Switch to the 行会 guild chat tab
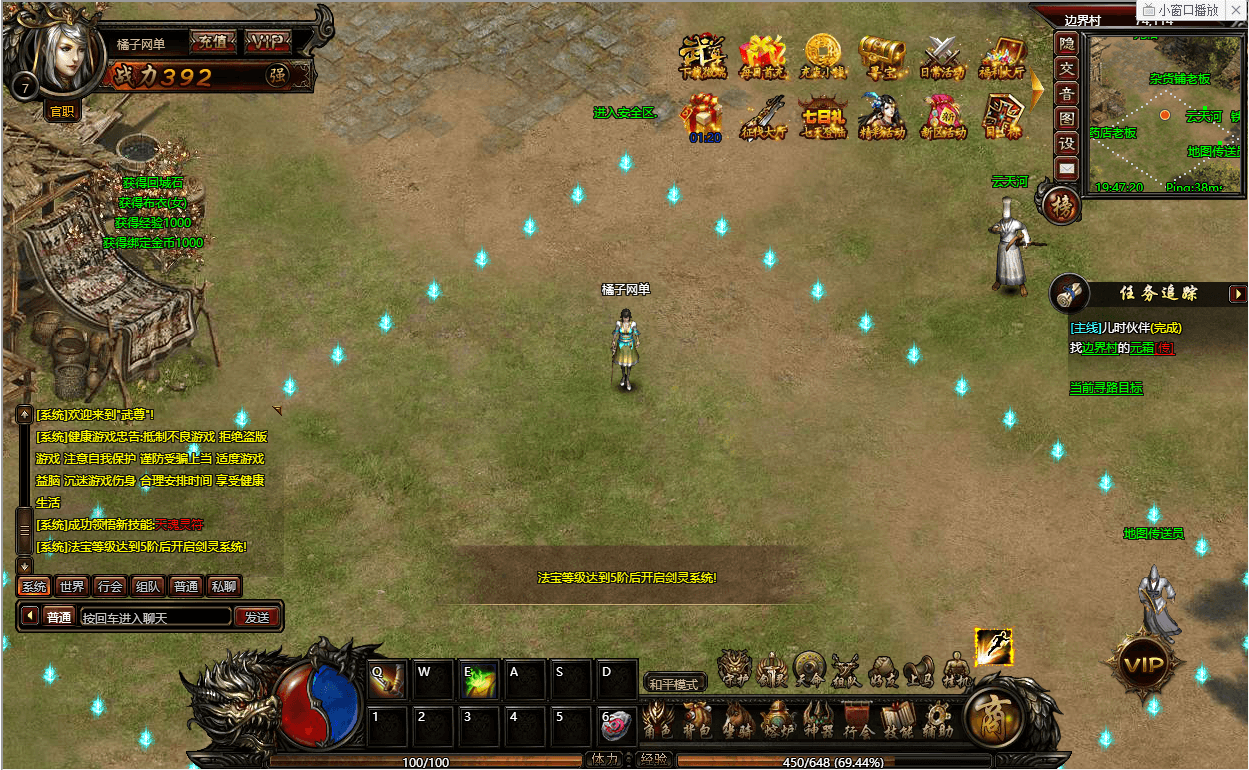The image size is (1249, 770). (110, 587)
